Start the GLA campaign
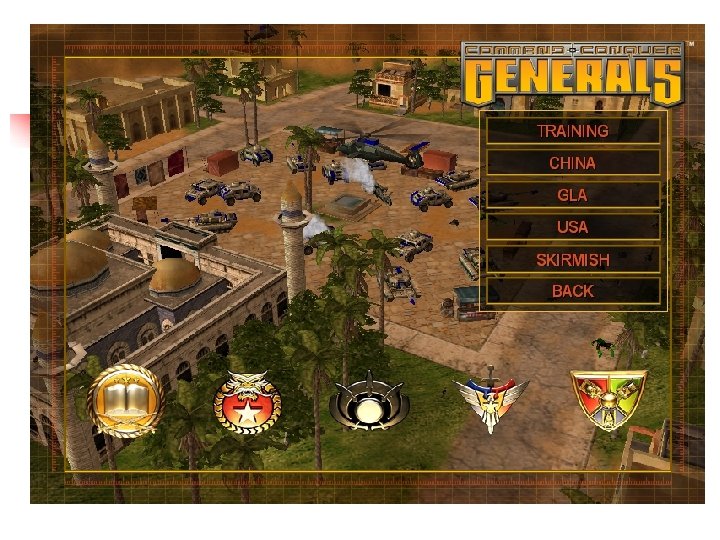Screen dimensions: 720x540 tap(572, 194)
